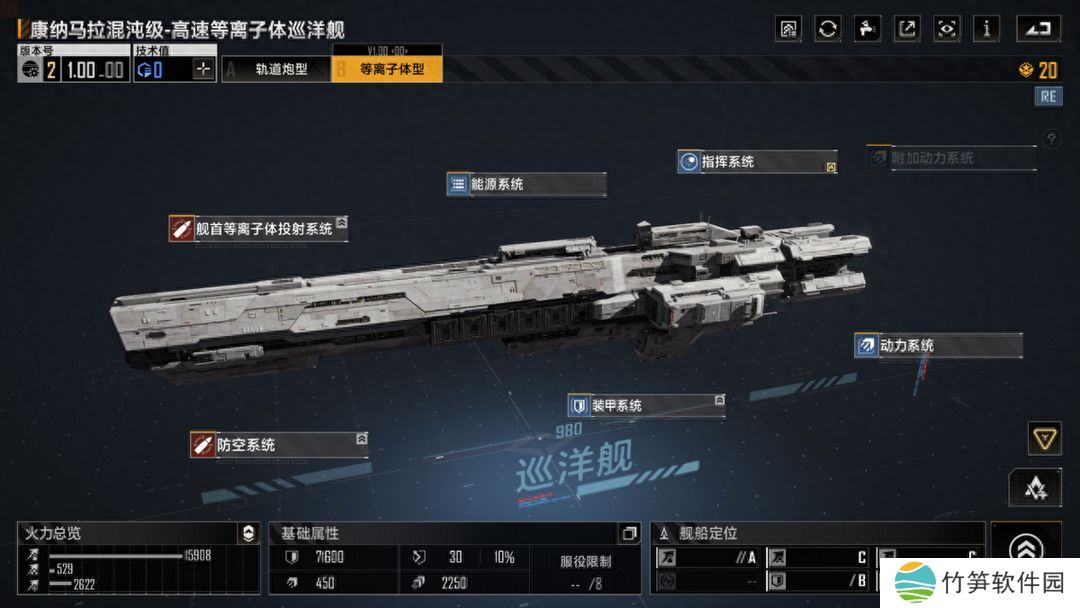
Task: Click the blue RE reset button
Action: click(1048, 96)
